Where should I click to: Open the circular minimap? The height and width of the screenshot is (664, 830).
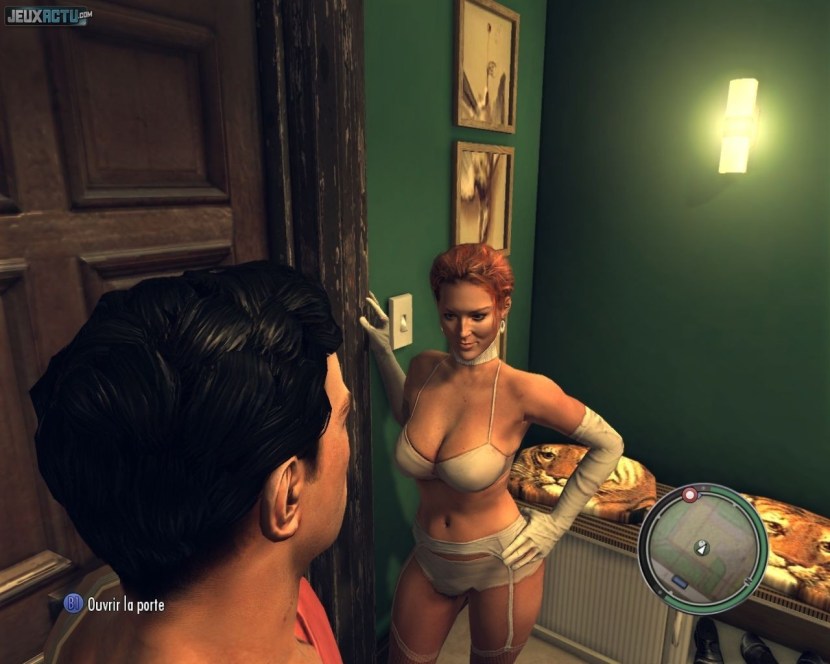point(702,547)
